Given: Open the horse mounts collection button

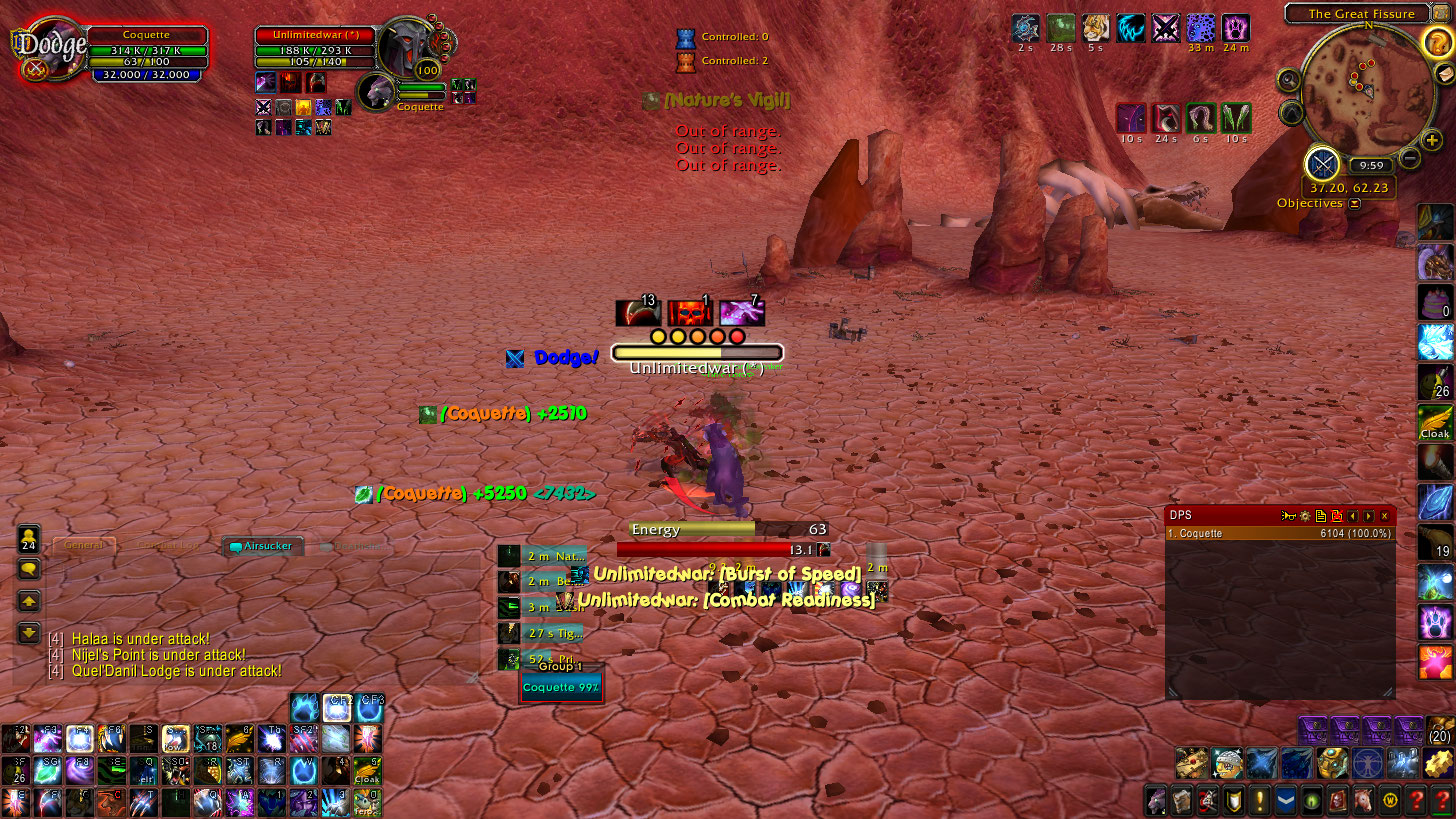Looking at the screenshot, I should (x=1363, y=800).
